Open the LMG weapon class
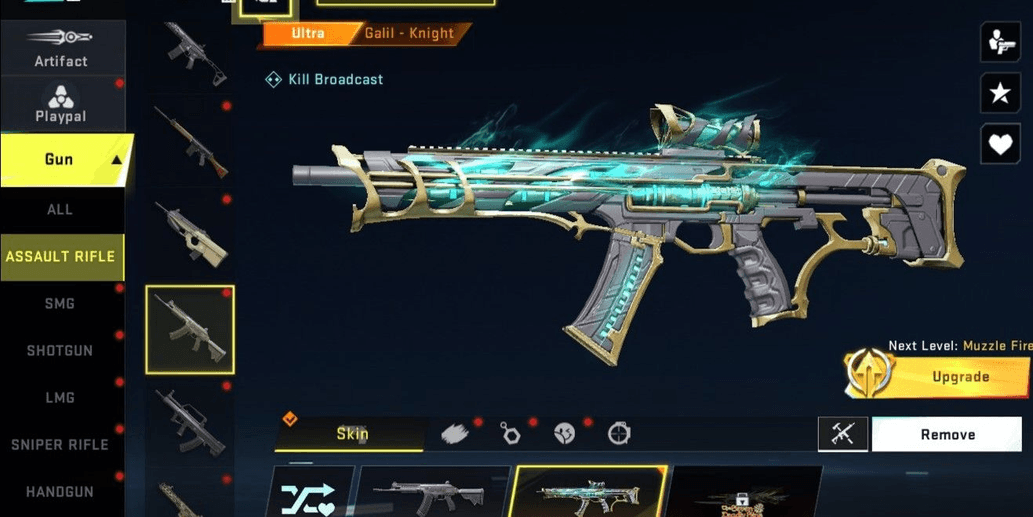Image resolution: width=1033 pixels, height=517 pixels. tap(60, 398)
